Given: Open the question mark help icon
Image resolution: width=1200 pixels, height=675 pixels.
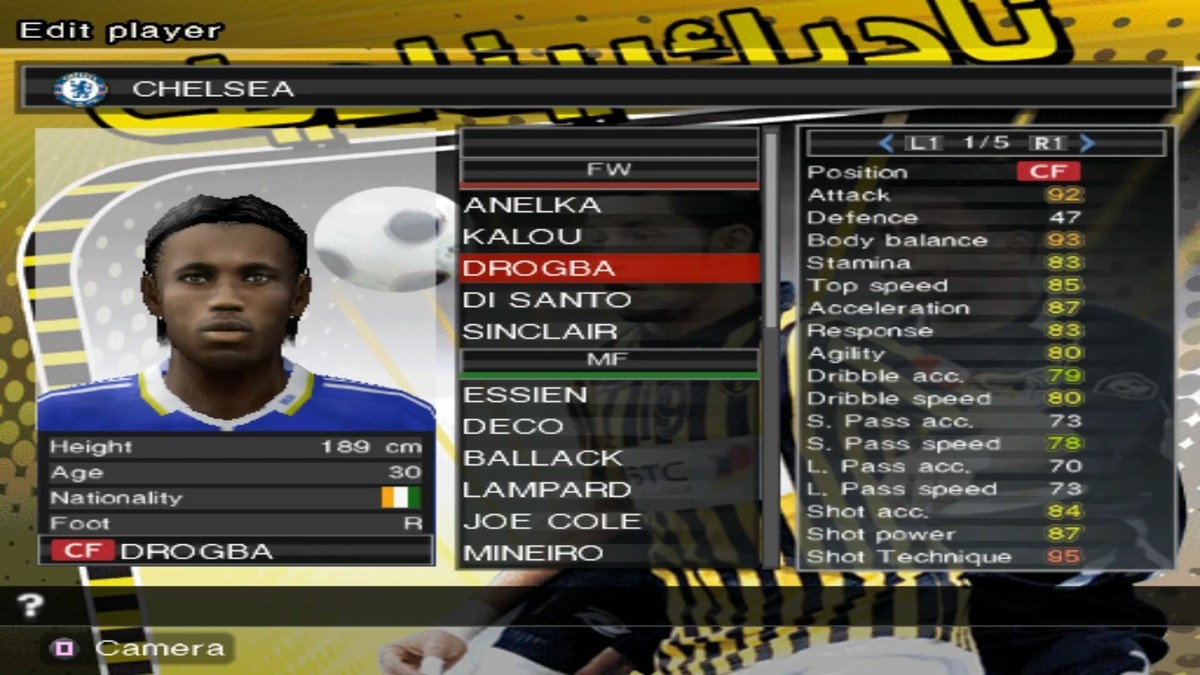Looking at the screenshot, I should [x=31, y=604].
